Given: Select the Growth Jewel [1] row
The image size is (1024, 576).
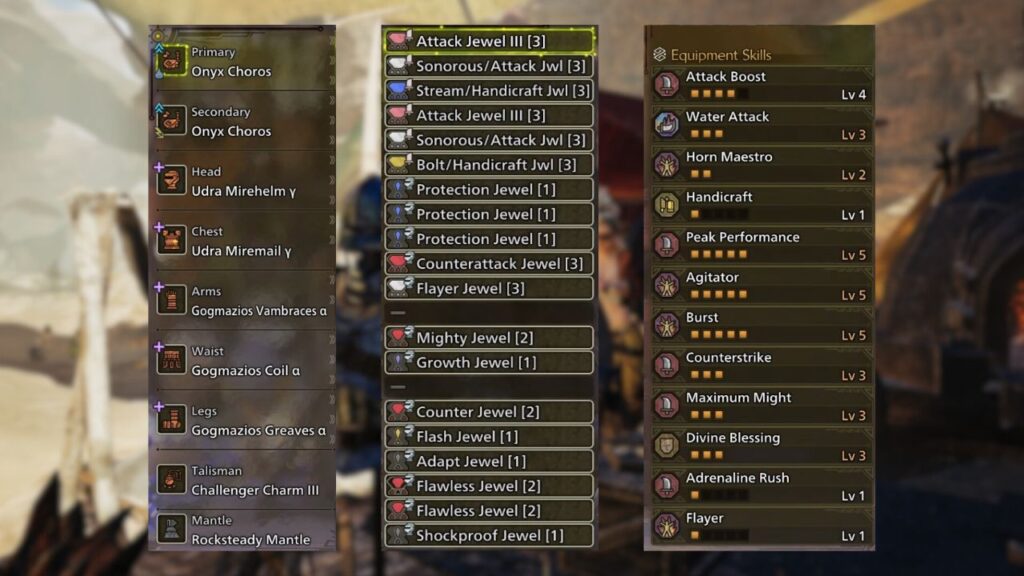Looking at the screenshot, I should coord(489,362).
